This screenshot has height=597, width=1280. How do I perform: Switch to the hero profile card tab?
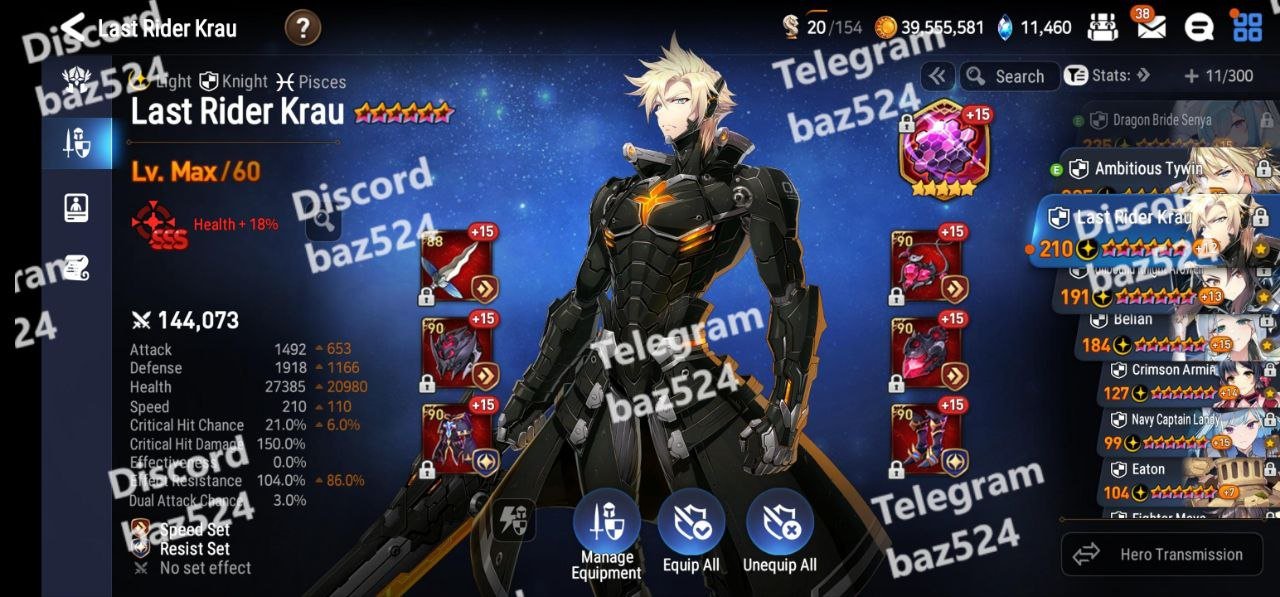(77, 206)
